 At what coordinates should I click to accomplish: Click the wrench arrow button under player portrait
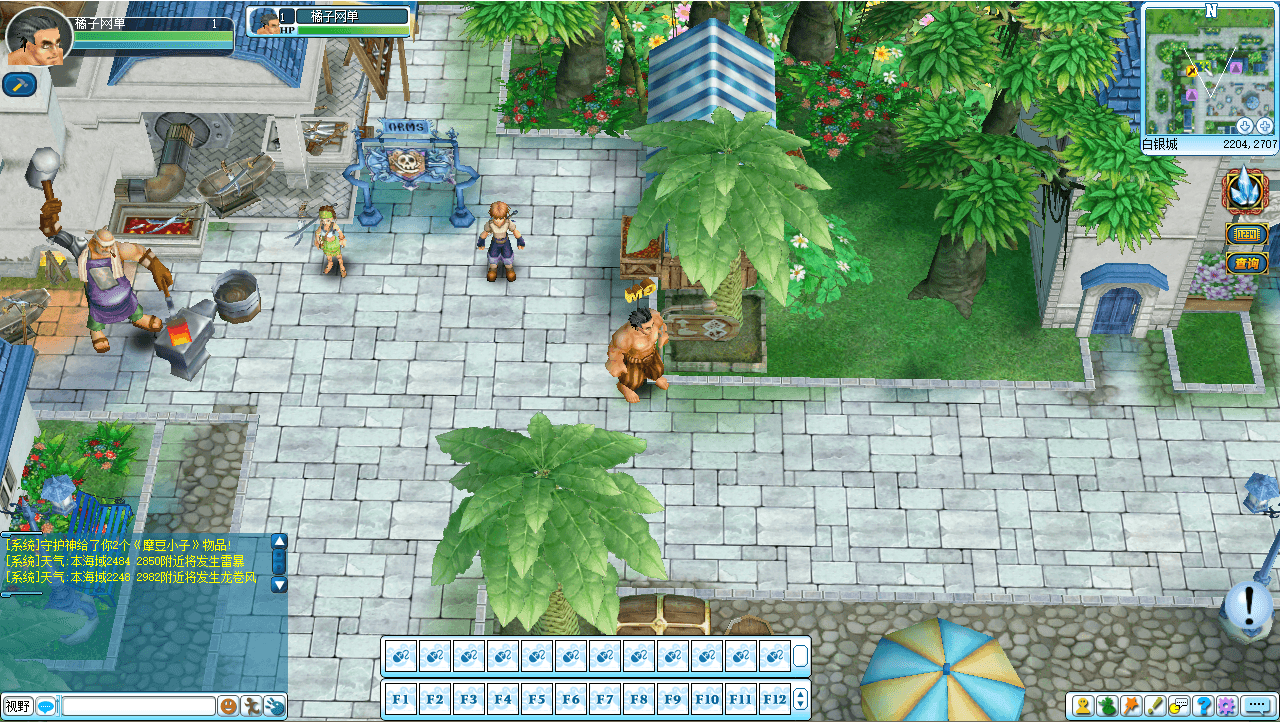point(17,84)
